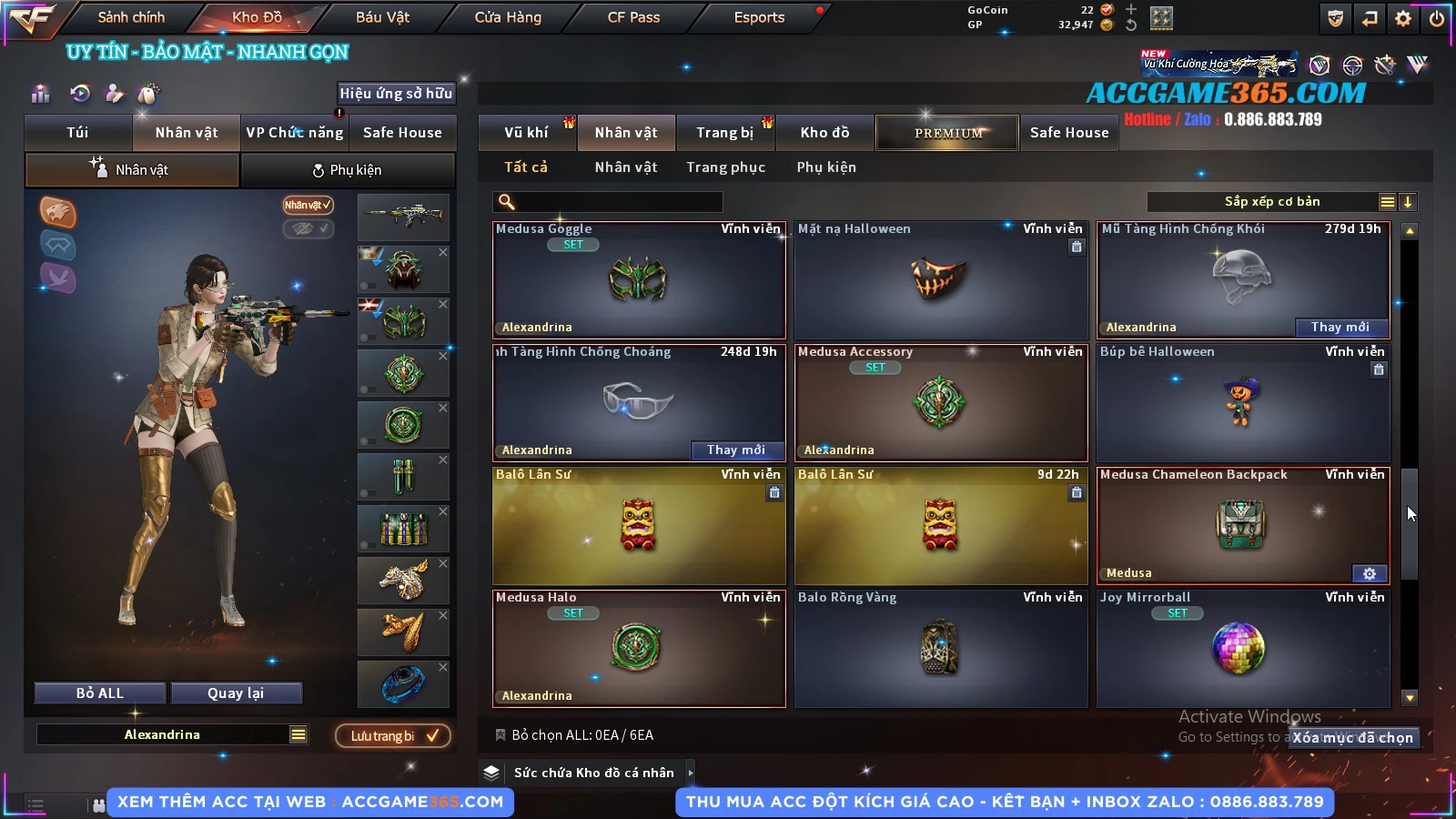Screen dimensions: 1456x819
Task: Save loadout with Lưu trang bị
Action: pyautogui.click(x=393, y=735)
